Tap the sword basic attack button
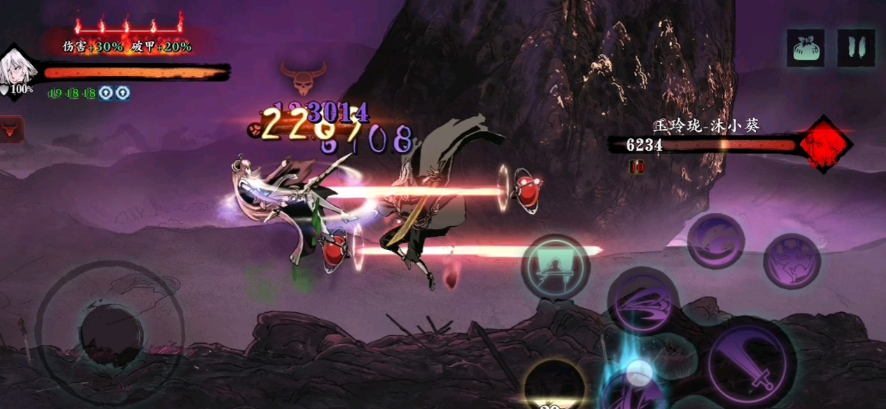The image size is (886, 409). pyautogui.click(x=750, y=361)
